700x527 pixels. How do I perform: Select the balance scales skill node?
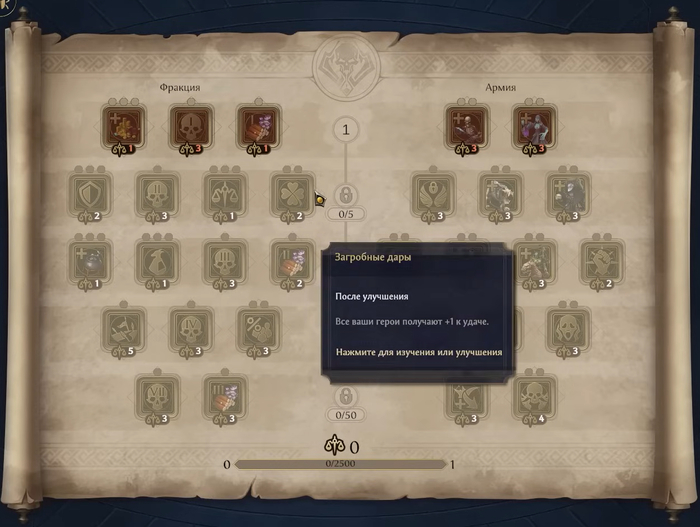pyautogui.click(x=225, y=195)
